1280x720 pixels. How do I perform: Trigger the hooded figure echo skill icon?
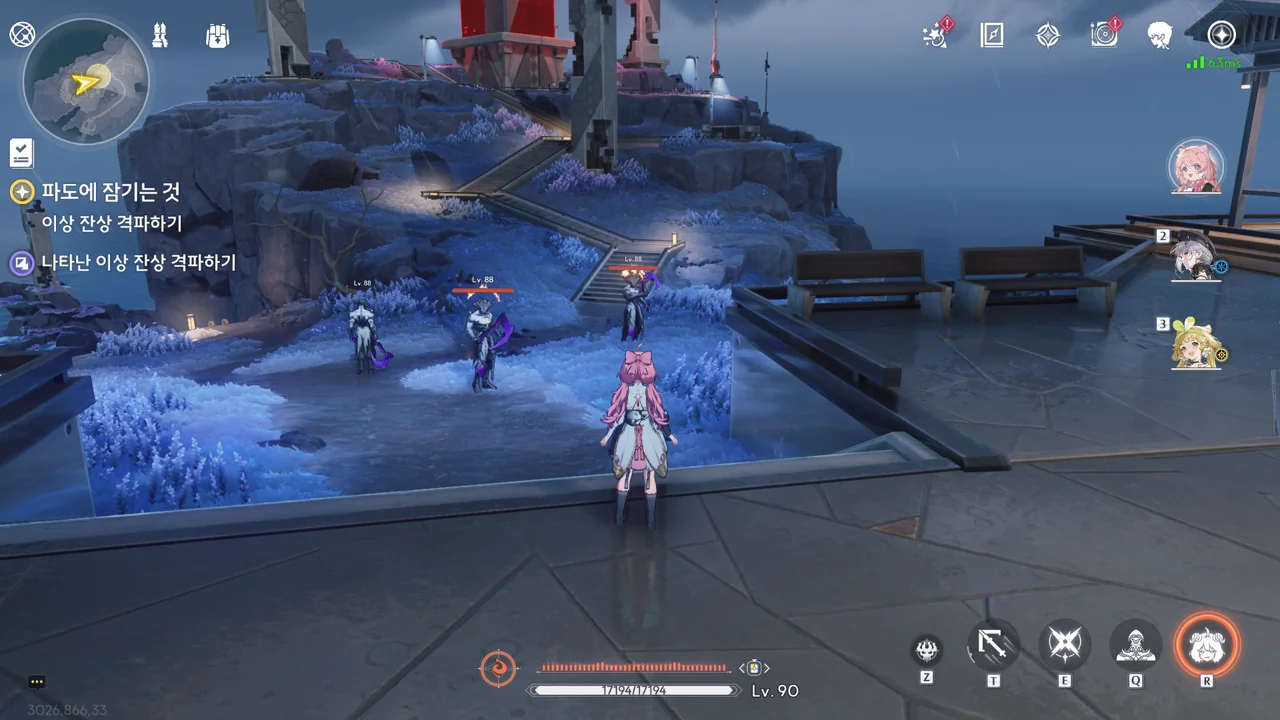pos(1135,645)
